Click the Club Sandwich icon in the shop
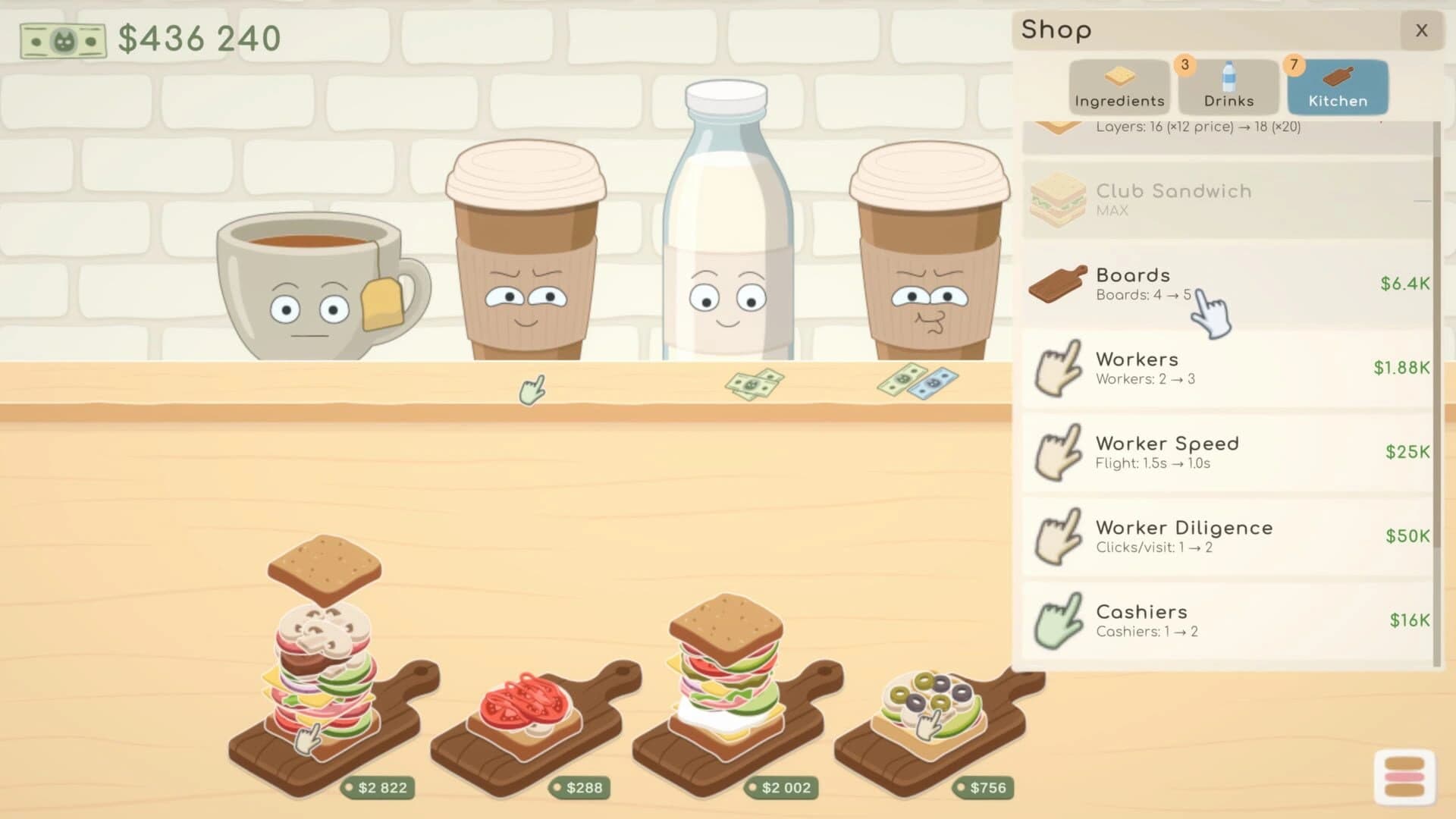The image size is (1456, 819). tap(1059, 199)
